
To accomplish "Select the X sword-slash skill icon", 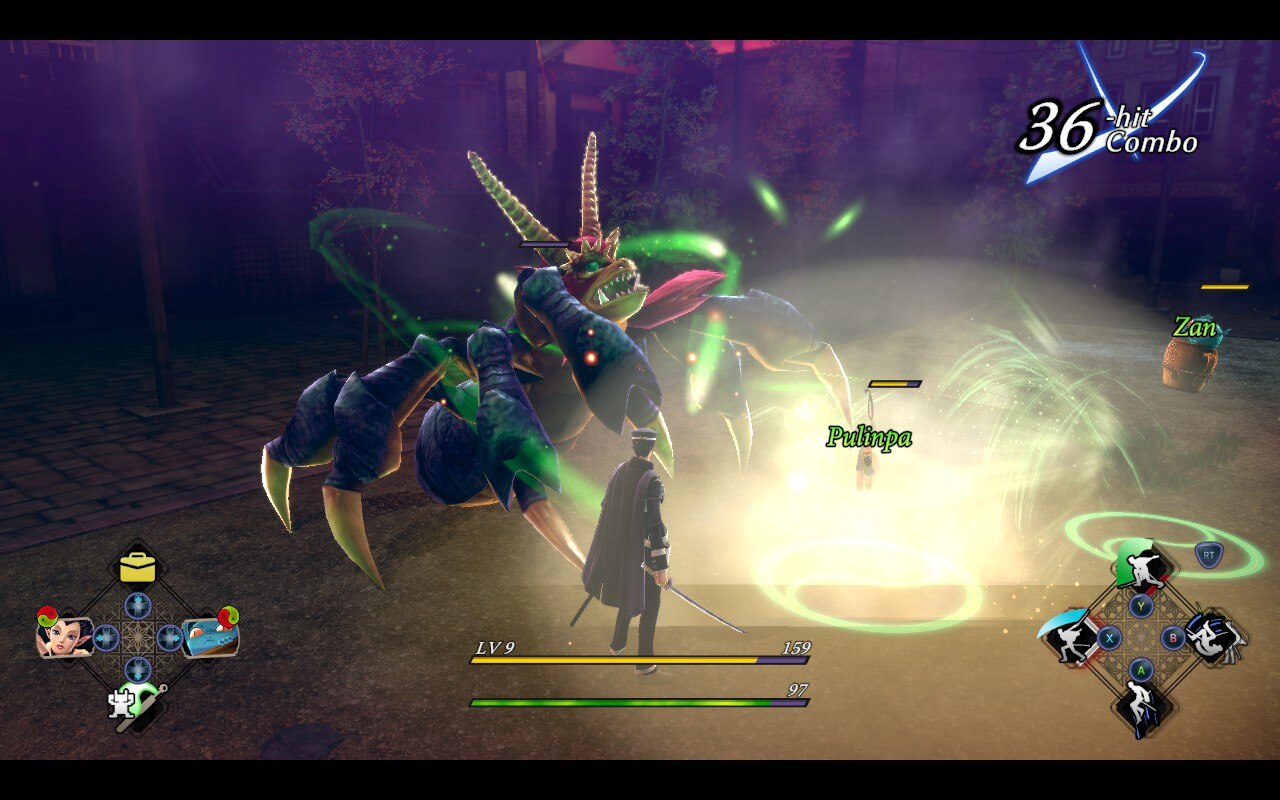I will (1067, 638).
